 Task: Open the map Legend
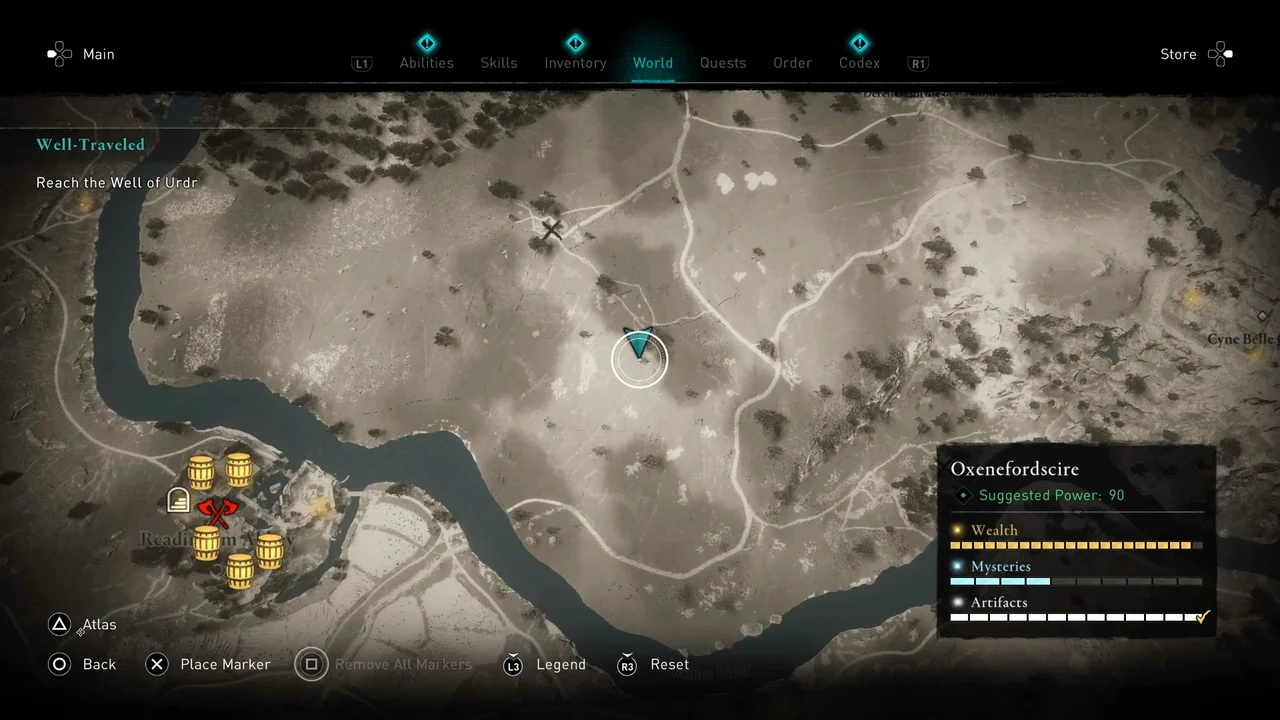[561, 664]
